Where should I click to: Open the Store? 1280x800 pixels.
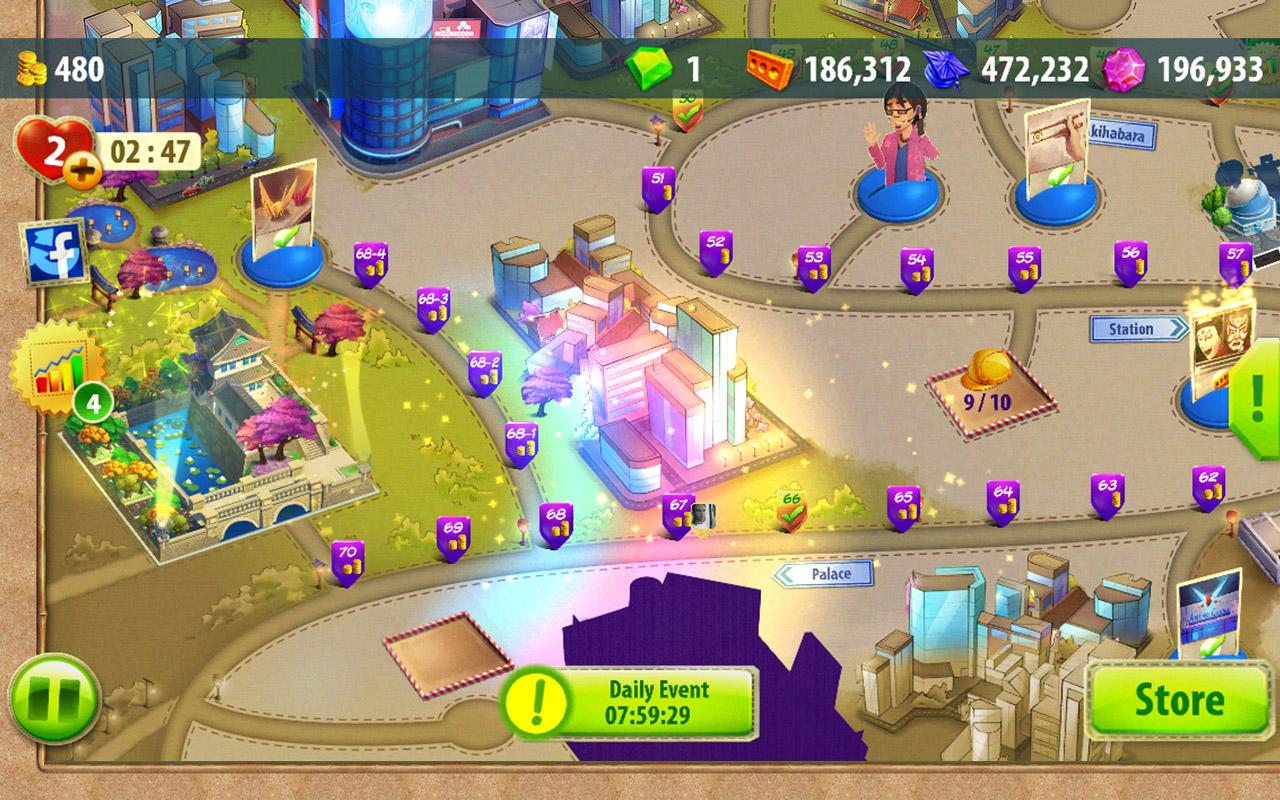[x=1179, y=701]
